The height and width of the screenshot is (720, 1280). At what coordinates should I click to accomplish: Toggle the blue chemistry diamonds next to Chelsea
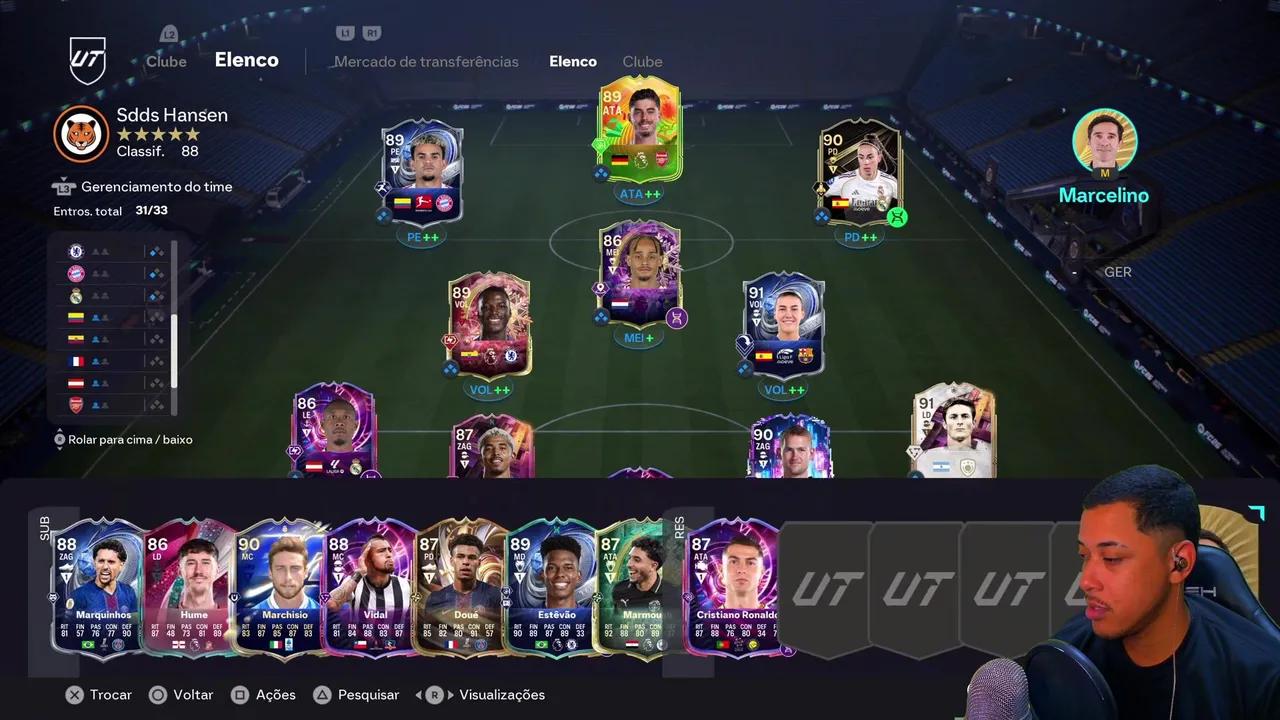156,251
